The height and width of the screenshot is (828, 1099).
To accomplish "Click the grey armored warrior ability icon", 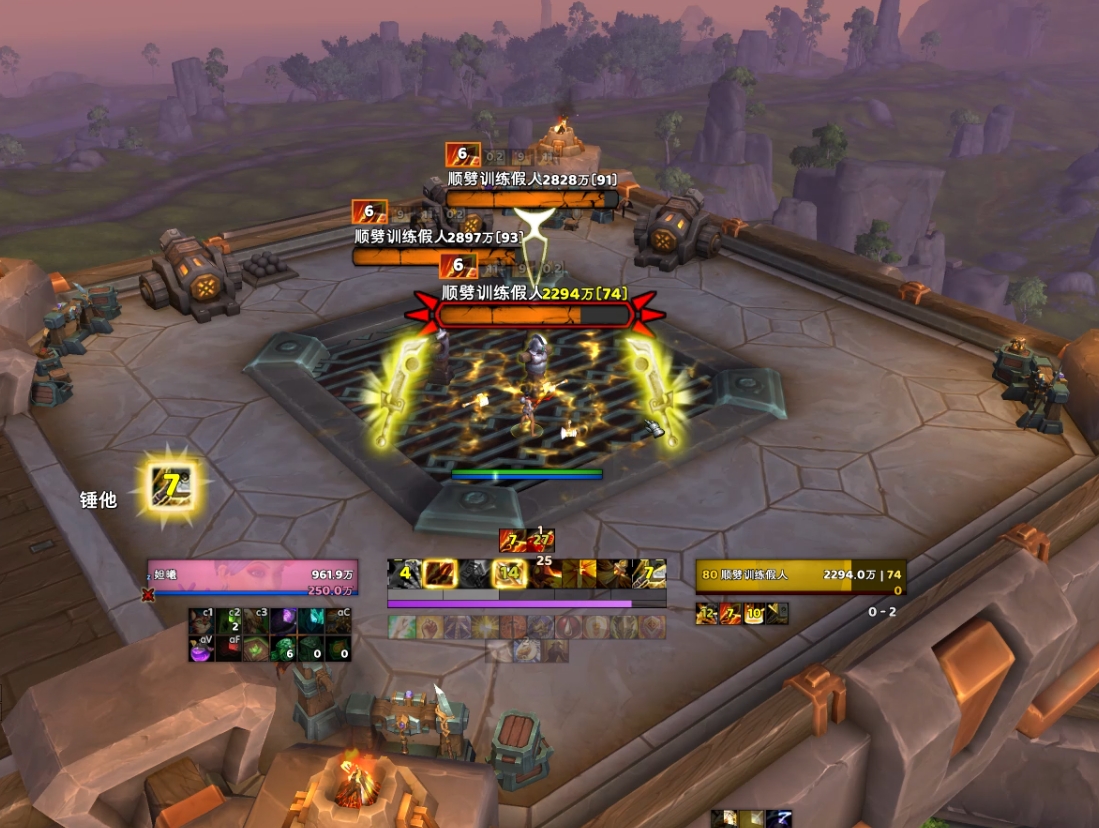I will [474, 573].
